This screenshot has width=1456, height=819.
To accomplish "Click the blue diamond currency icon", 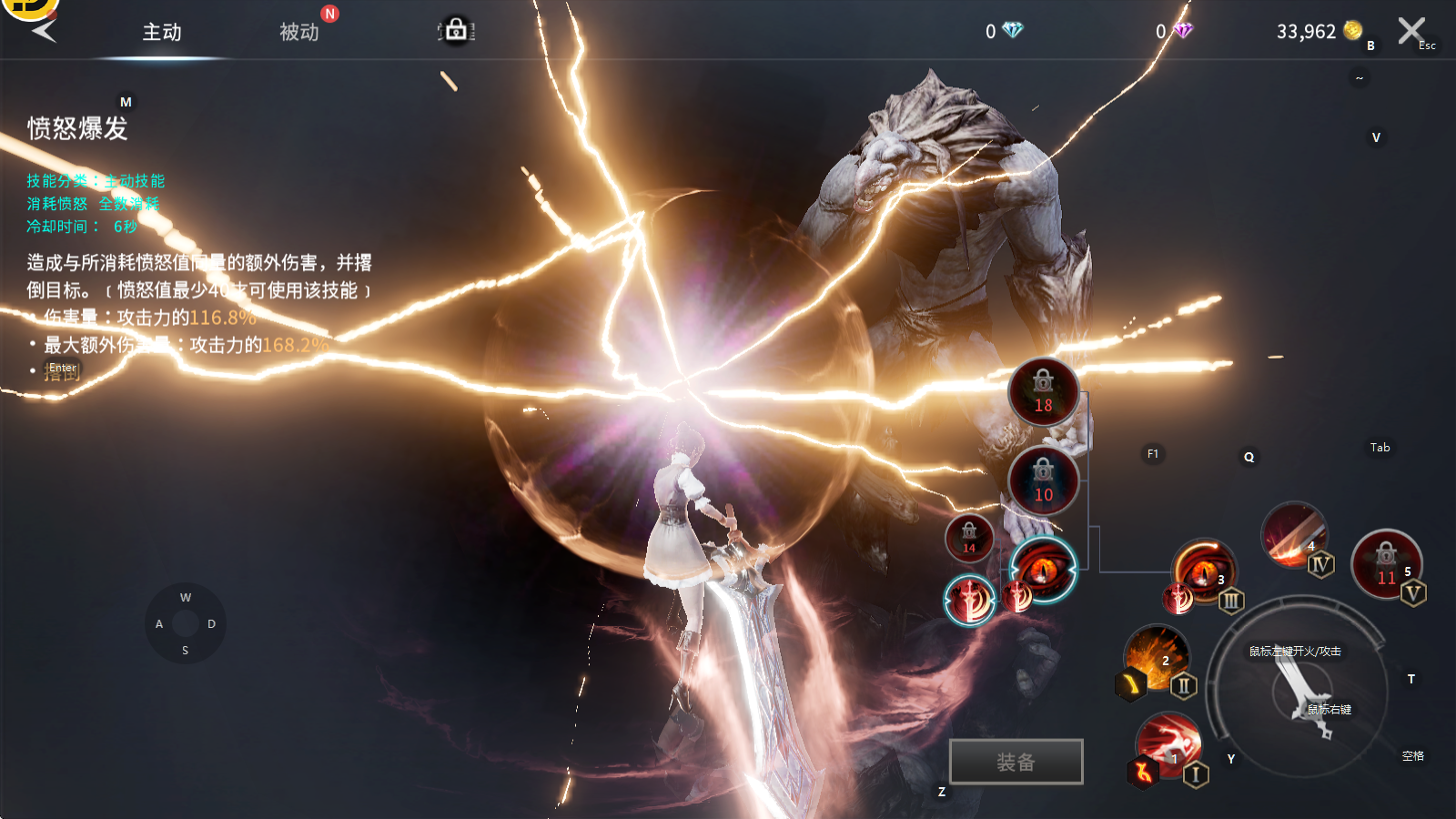I will tap(1012, 31).
